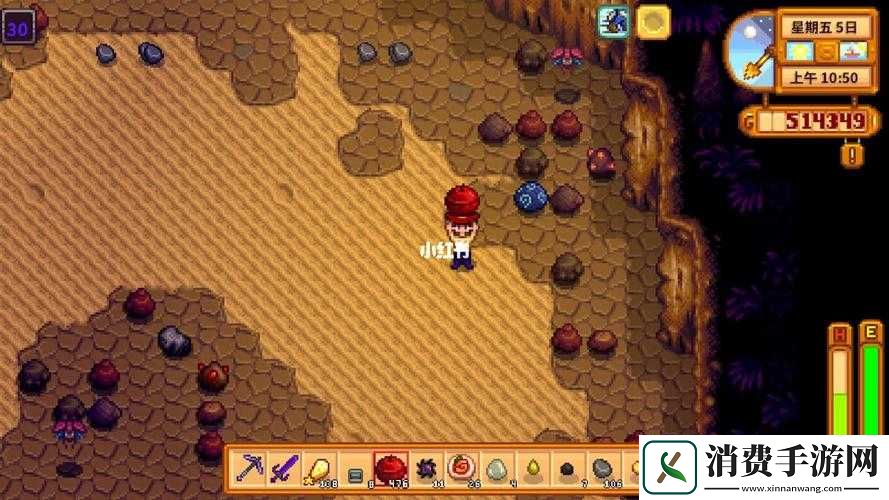889x500 pixels.
Task: Equip the purple sword hotbar slot
Action: [285, 468]
